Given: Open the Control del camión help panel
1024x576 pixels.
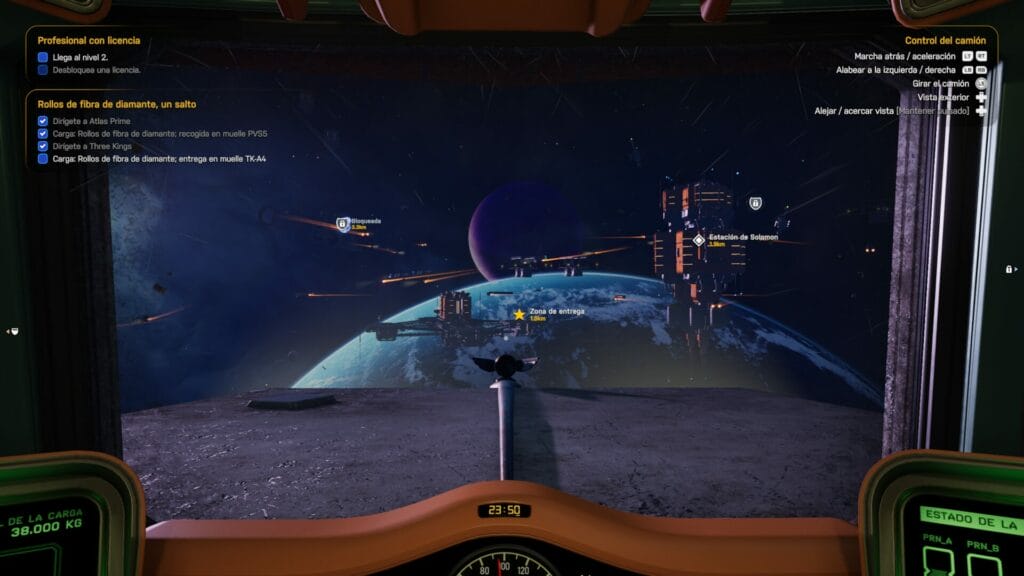Looking at the screenshot, I should coord(945,41).
